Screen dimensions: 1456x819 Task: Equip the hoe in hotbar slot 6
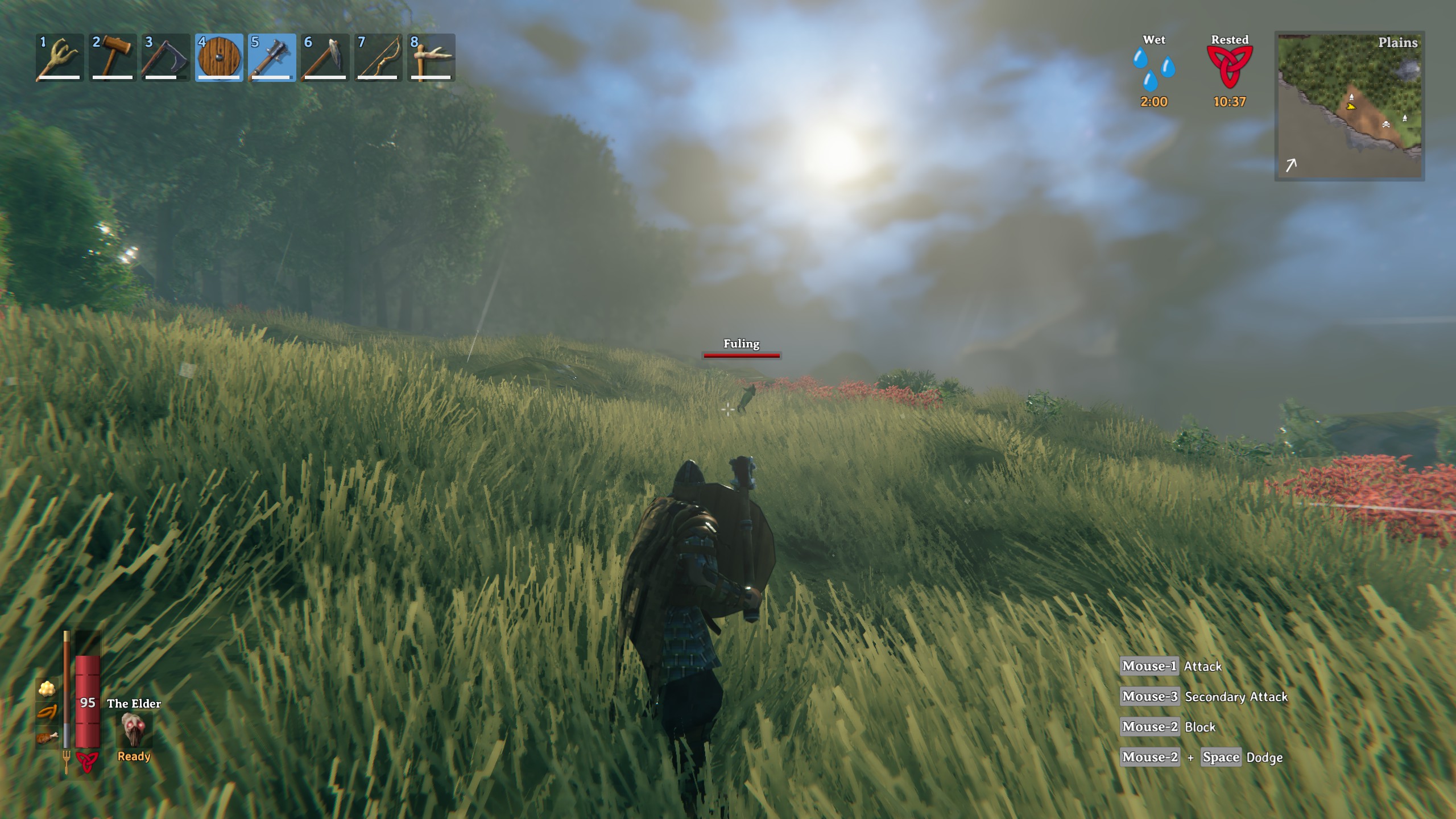click(325, 58)
